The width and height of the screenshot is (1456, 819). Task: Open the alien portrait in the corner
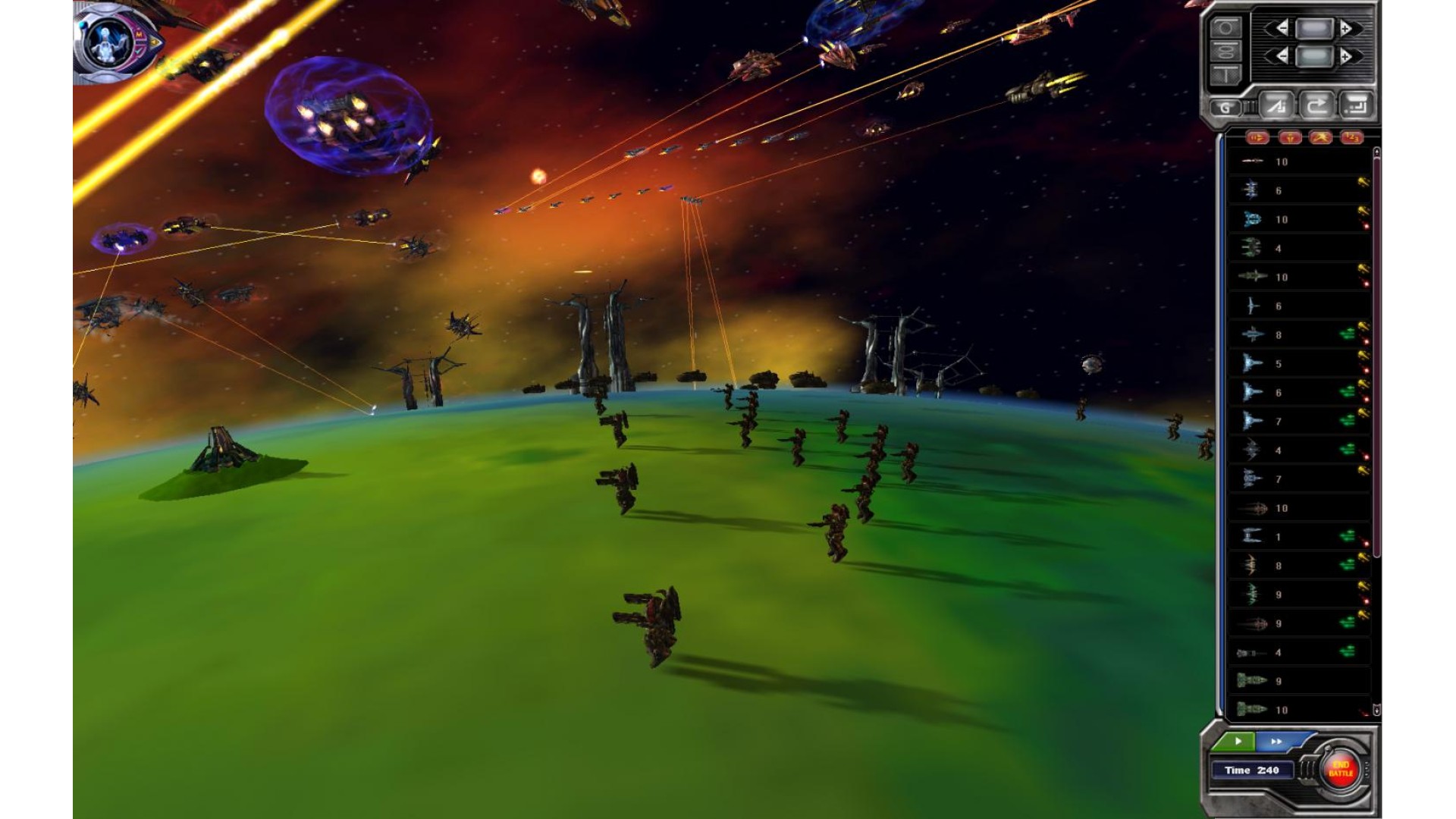[x=110, y=42]
